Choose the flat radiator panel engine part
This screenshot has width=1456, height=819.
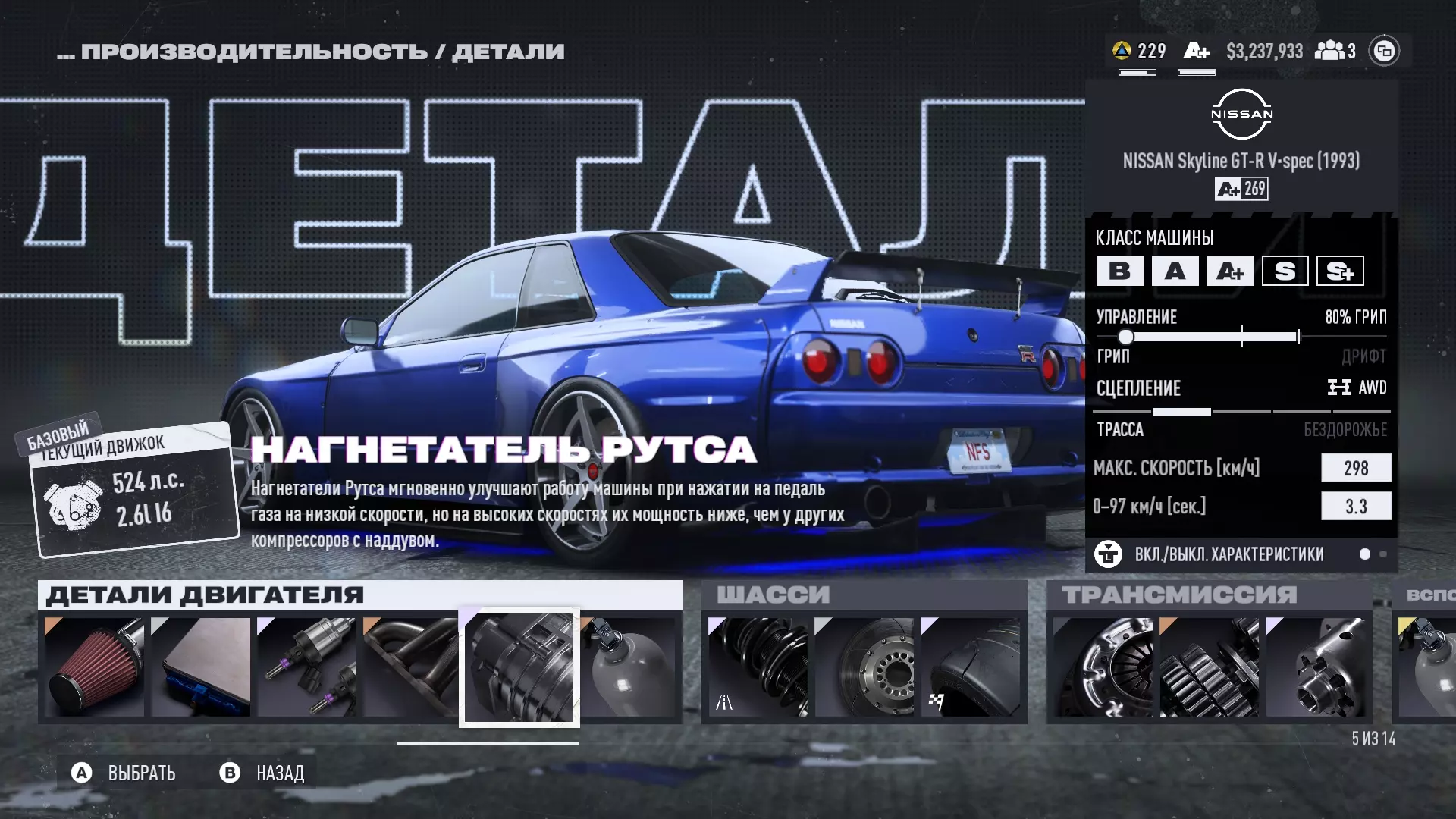[x=201, y=667]
